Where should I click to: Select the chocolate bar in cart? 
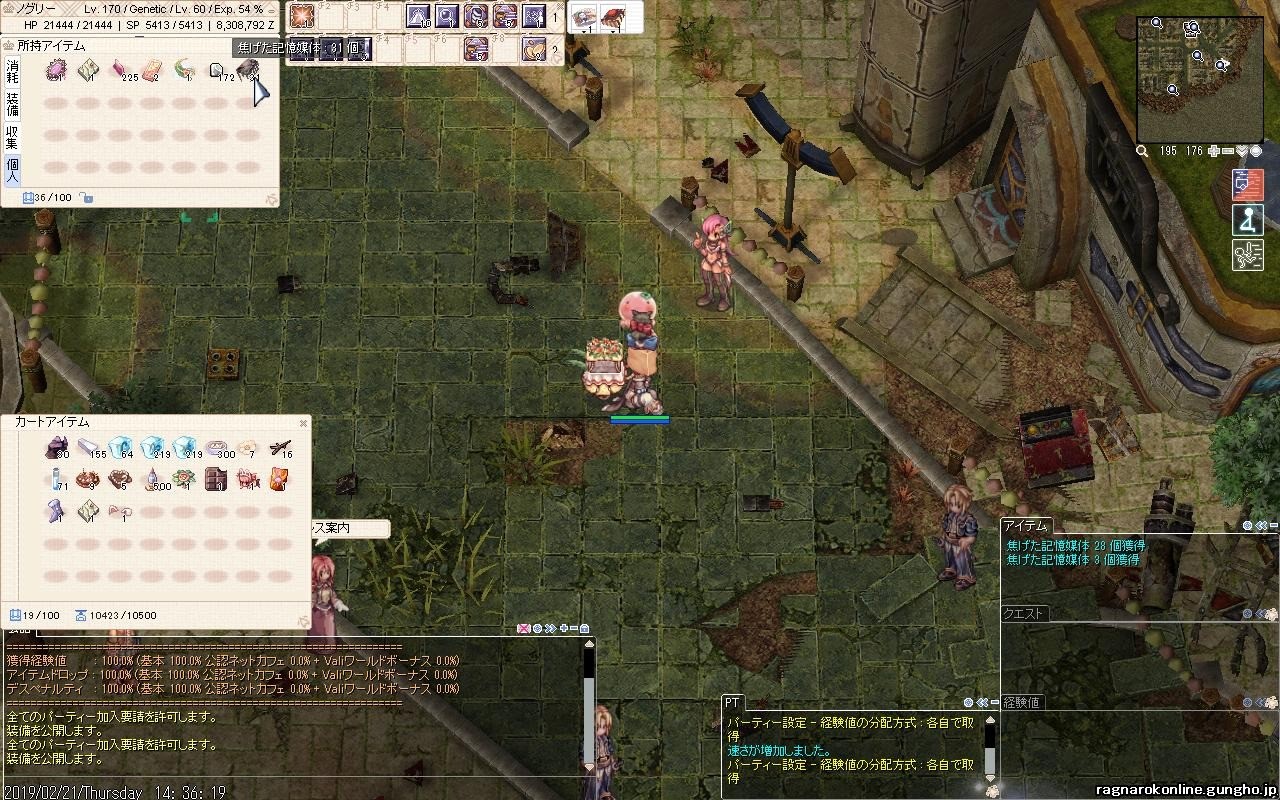pos(215,479)
